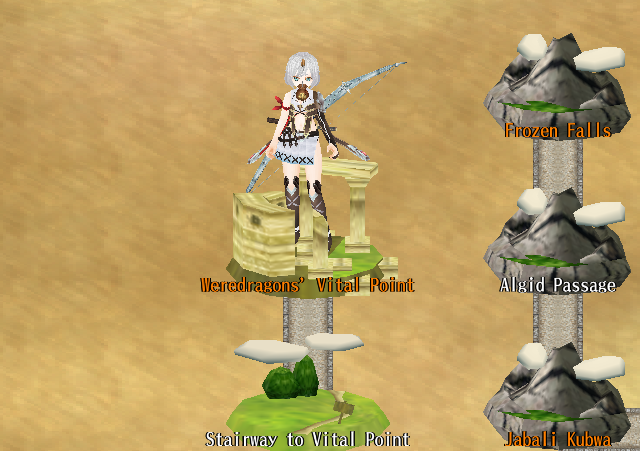640x451 pixels.
Task: Select the Frozen Falls map location
Action: coord(557,88)
